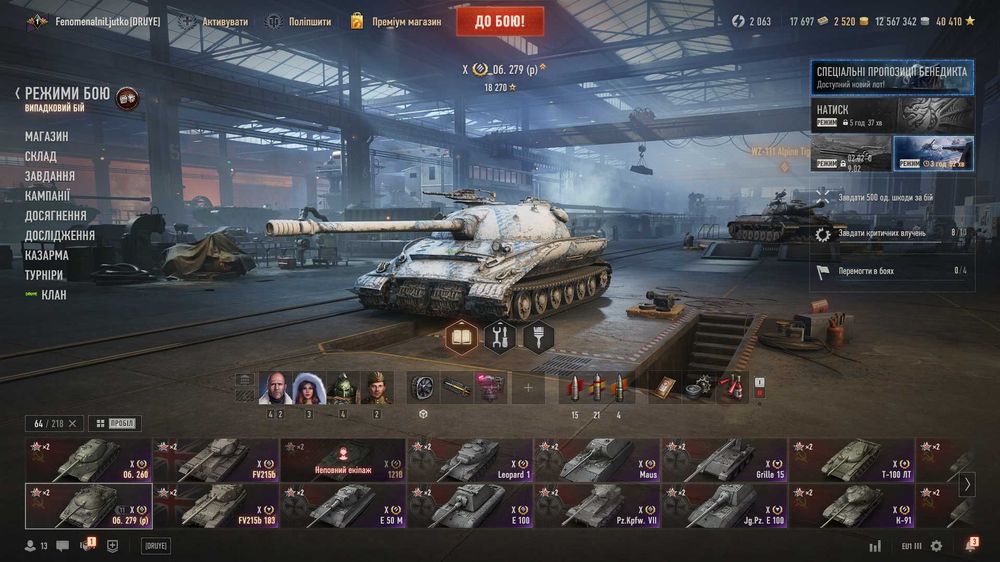The width and height of the screenshot is (1000, 562).
Task: Open the ЗАВДАННЯ menu
Action: (50, 176)
